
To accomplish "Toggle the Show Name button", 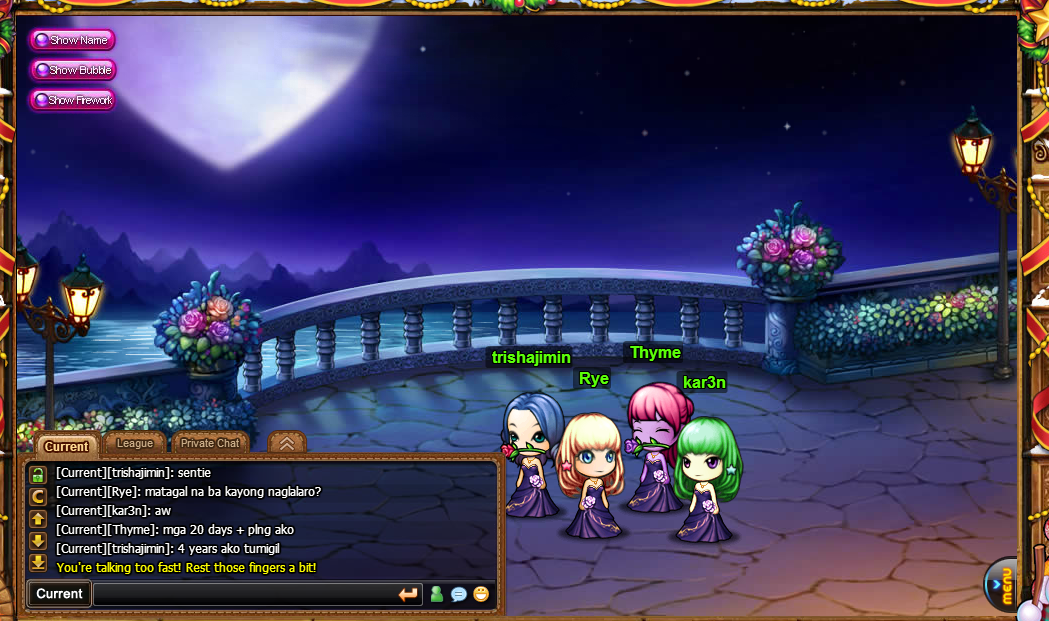I will pos(72,40).
